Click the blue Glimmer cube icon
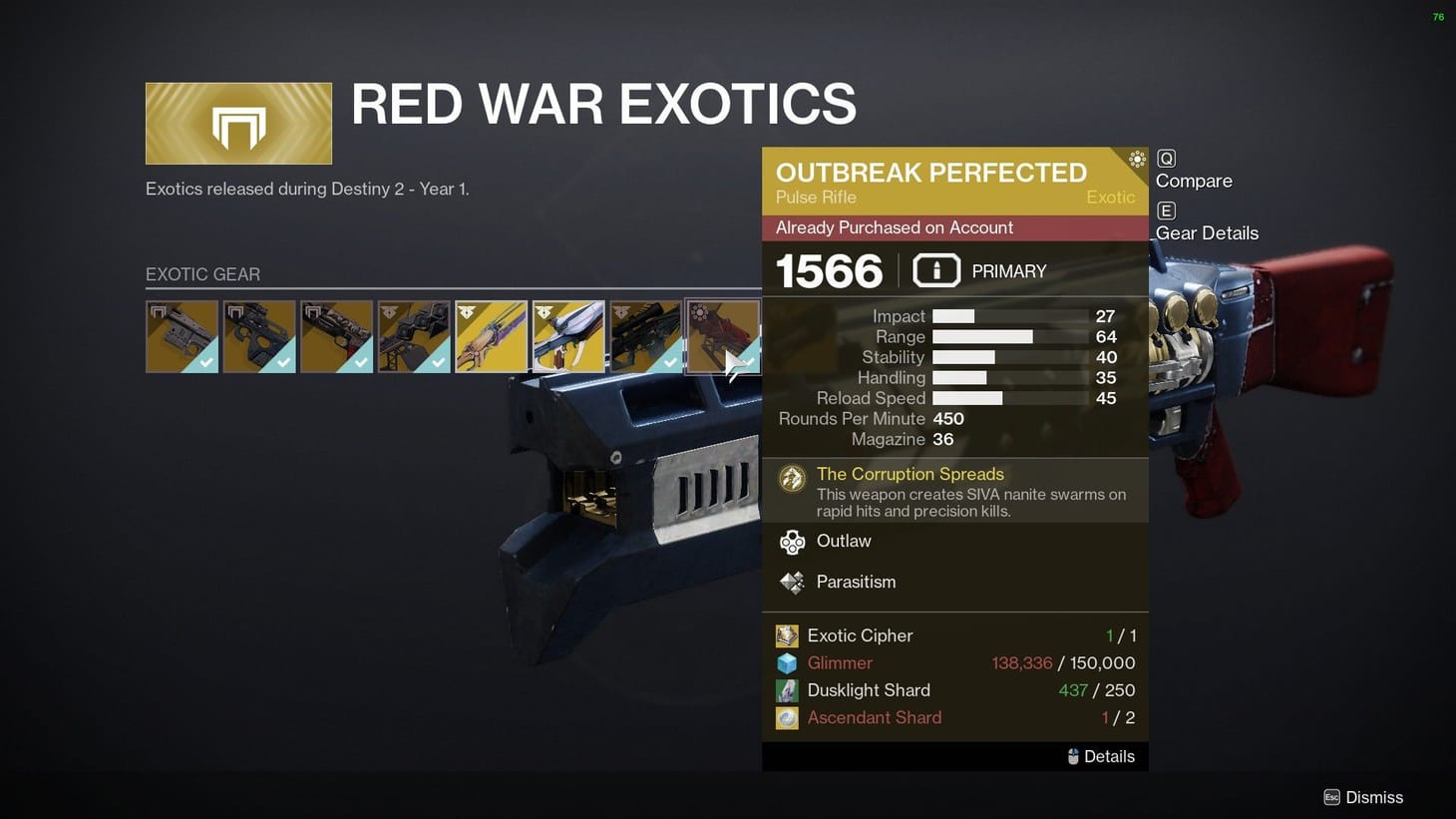Image resolution: width=1456 pixels, height=819 pixels. click(787, 662)
